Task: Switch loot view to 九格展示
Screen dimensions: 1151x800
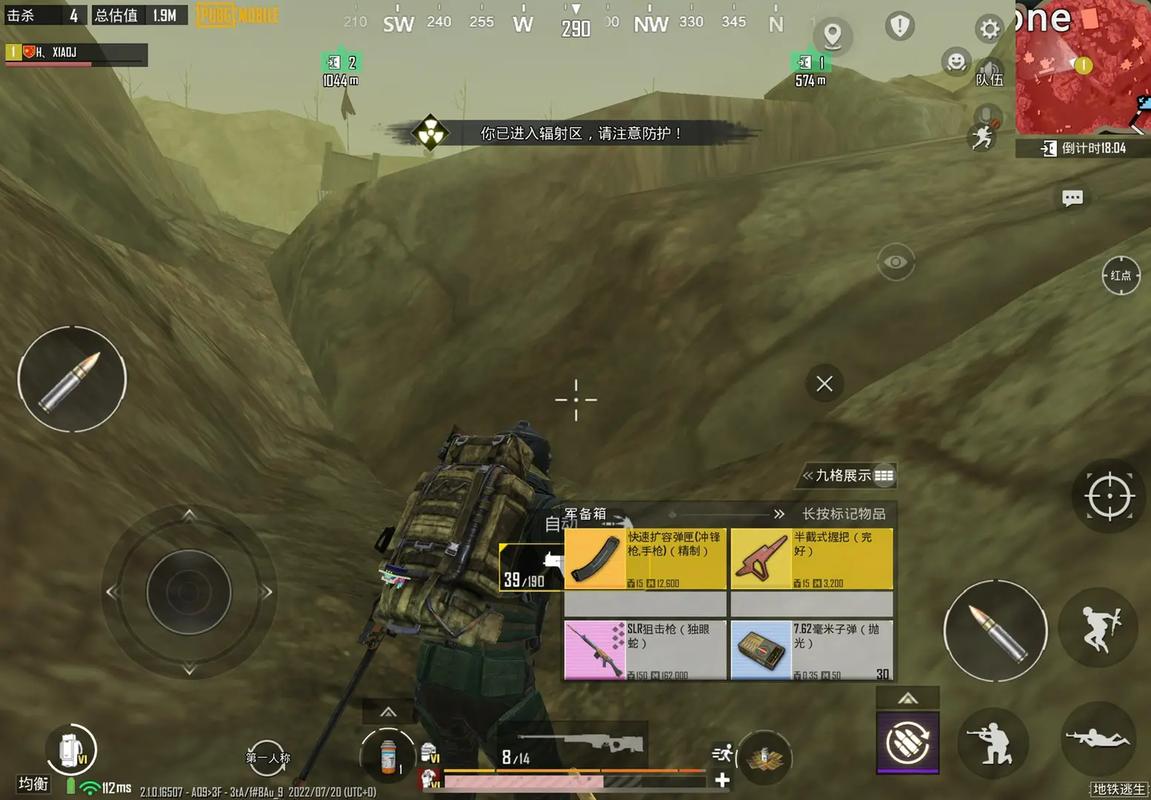Action: pyautogui.click(x=850, y=476)
